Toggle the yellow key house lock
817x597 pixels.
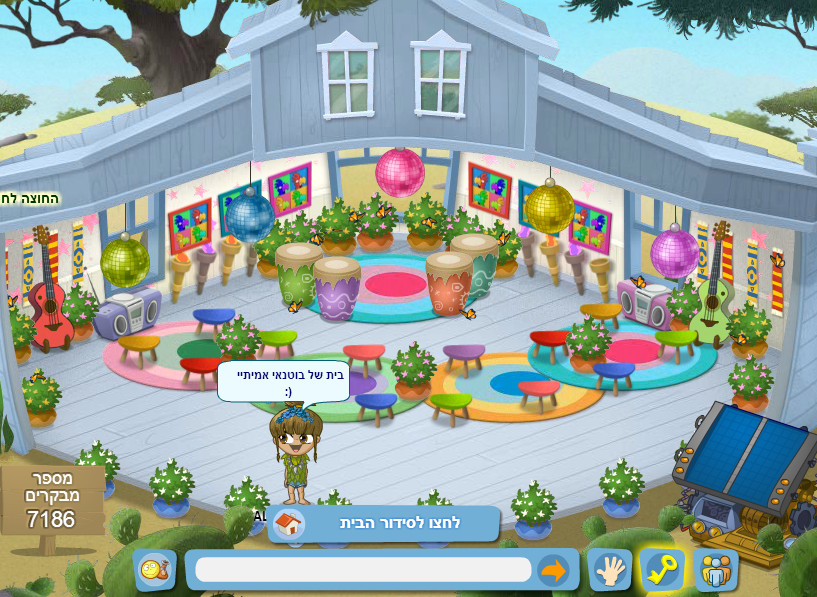[662, 570]
